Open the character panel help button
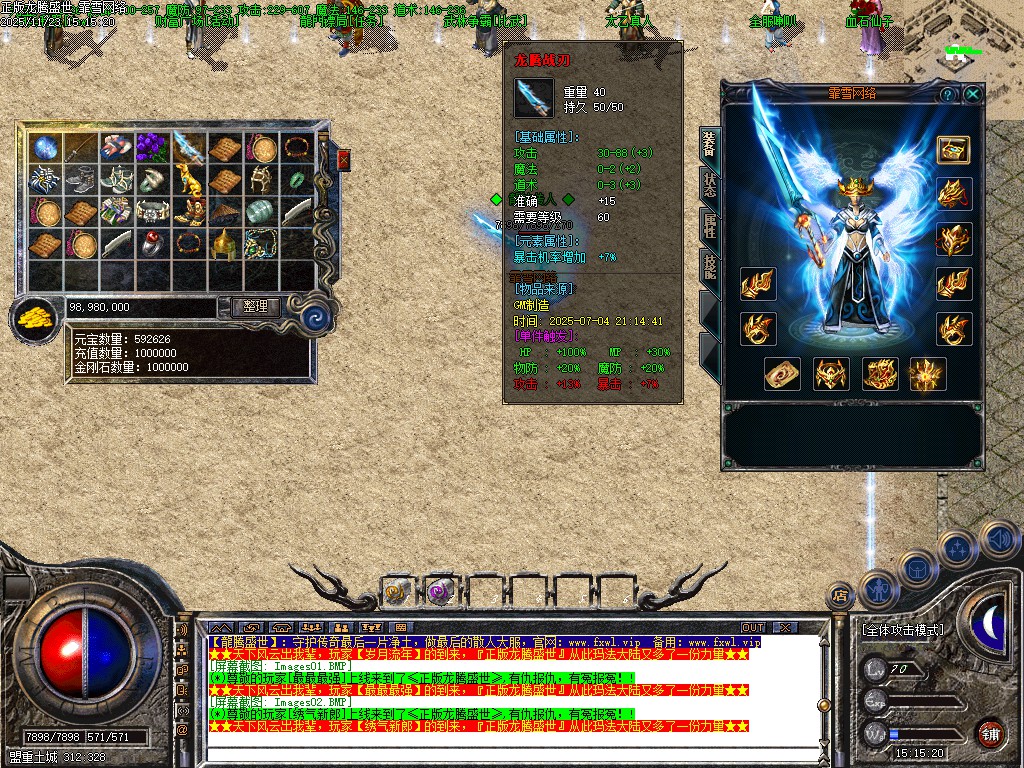1024x768 pixels. click(947, 94)
